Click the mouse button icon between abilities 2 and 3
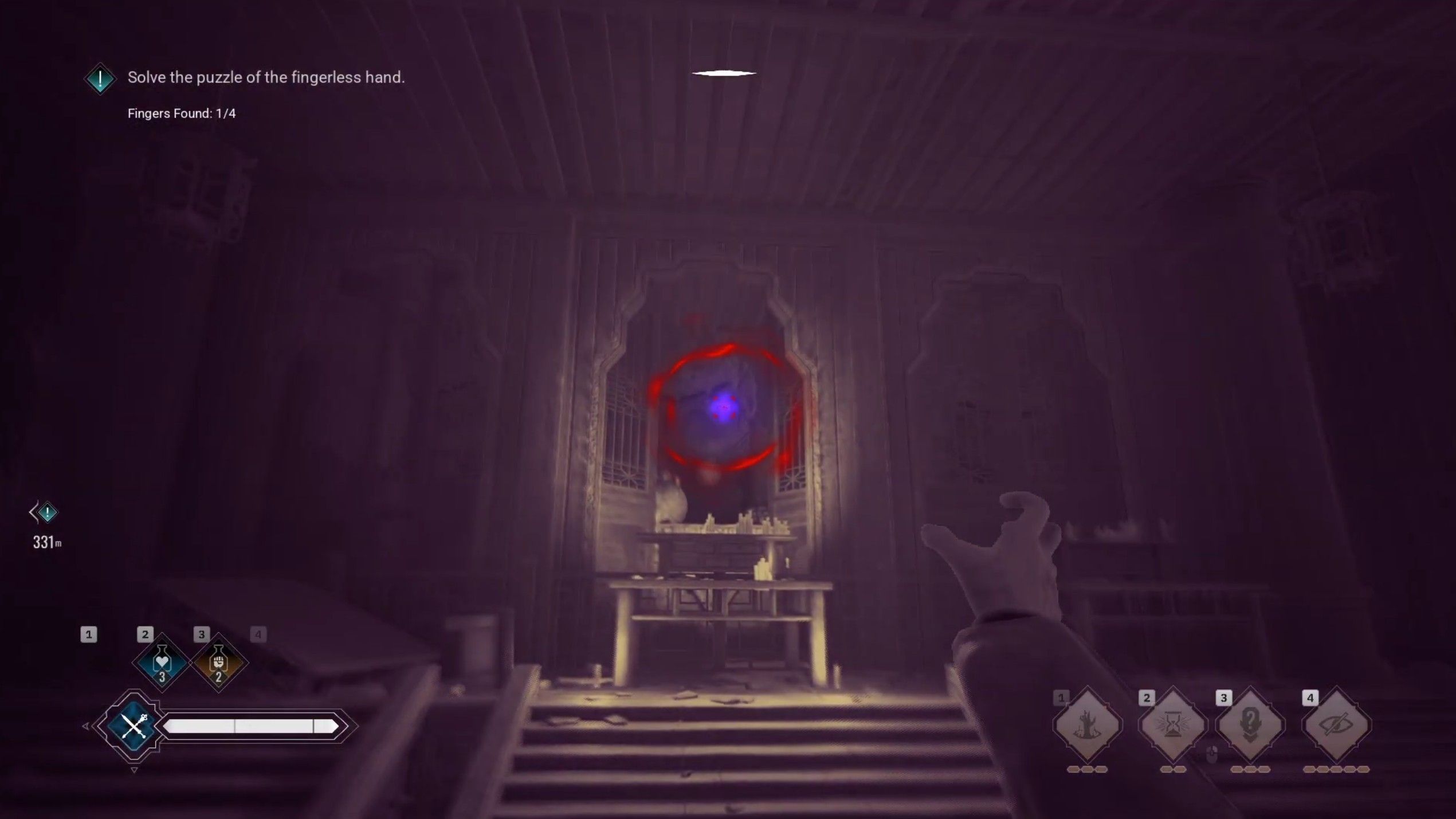 [x=1212, y=755]
